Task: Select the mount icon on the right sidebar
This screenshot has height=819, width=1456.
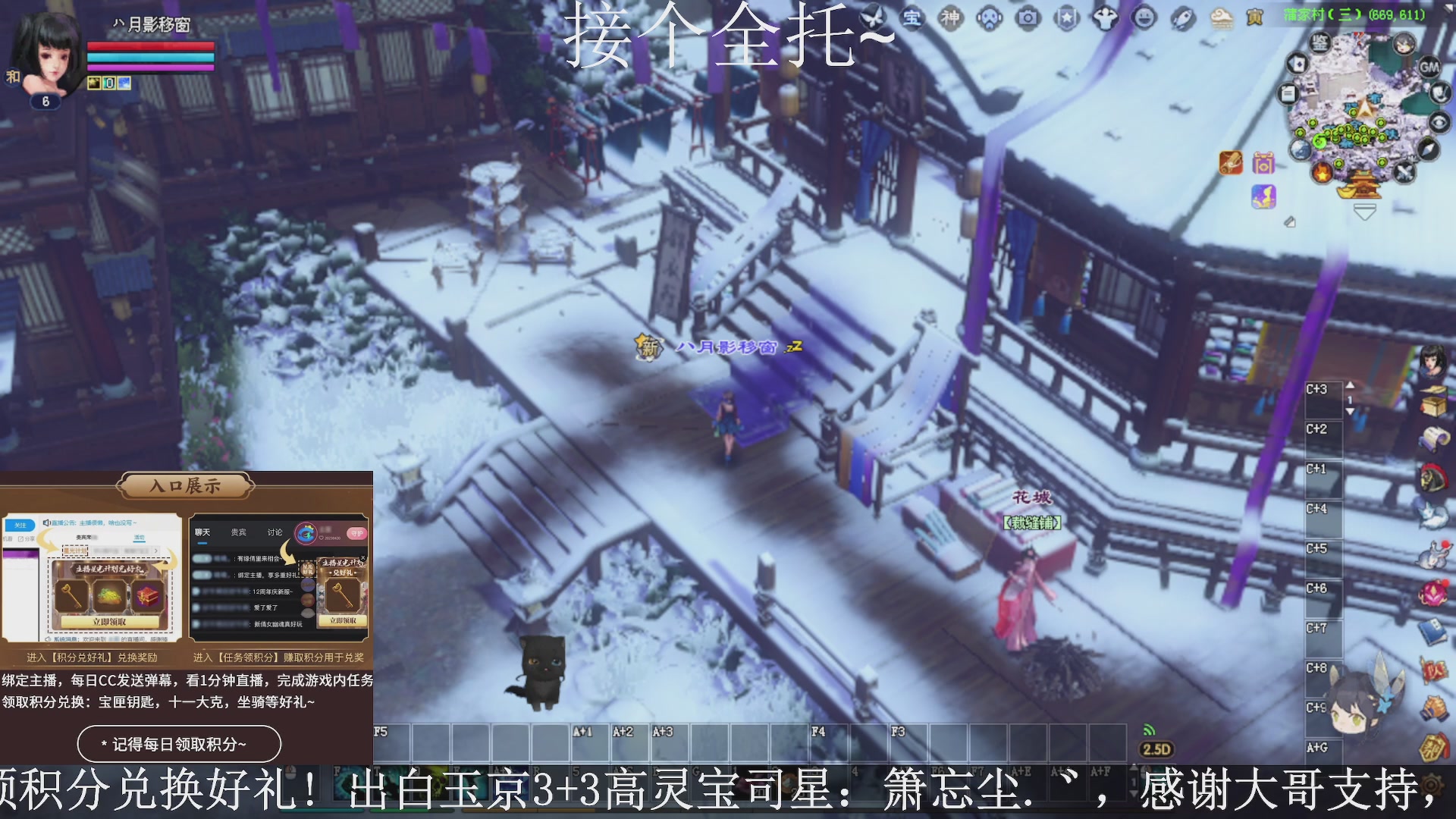Action: tap(1433, 475)
